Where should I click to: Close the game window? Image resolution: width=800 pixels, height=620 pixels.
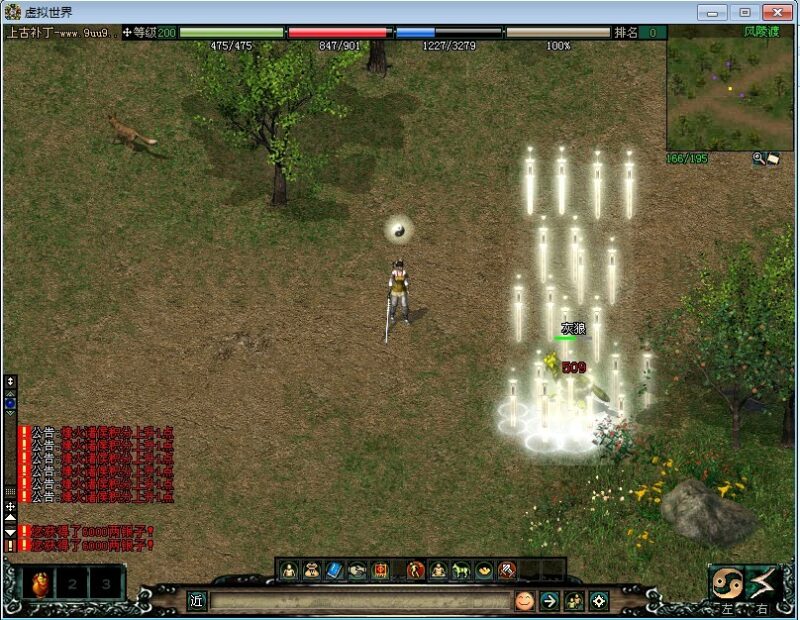pyautogui.click(x=777, y=12)
